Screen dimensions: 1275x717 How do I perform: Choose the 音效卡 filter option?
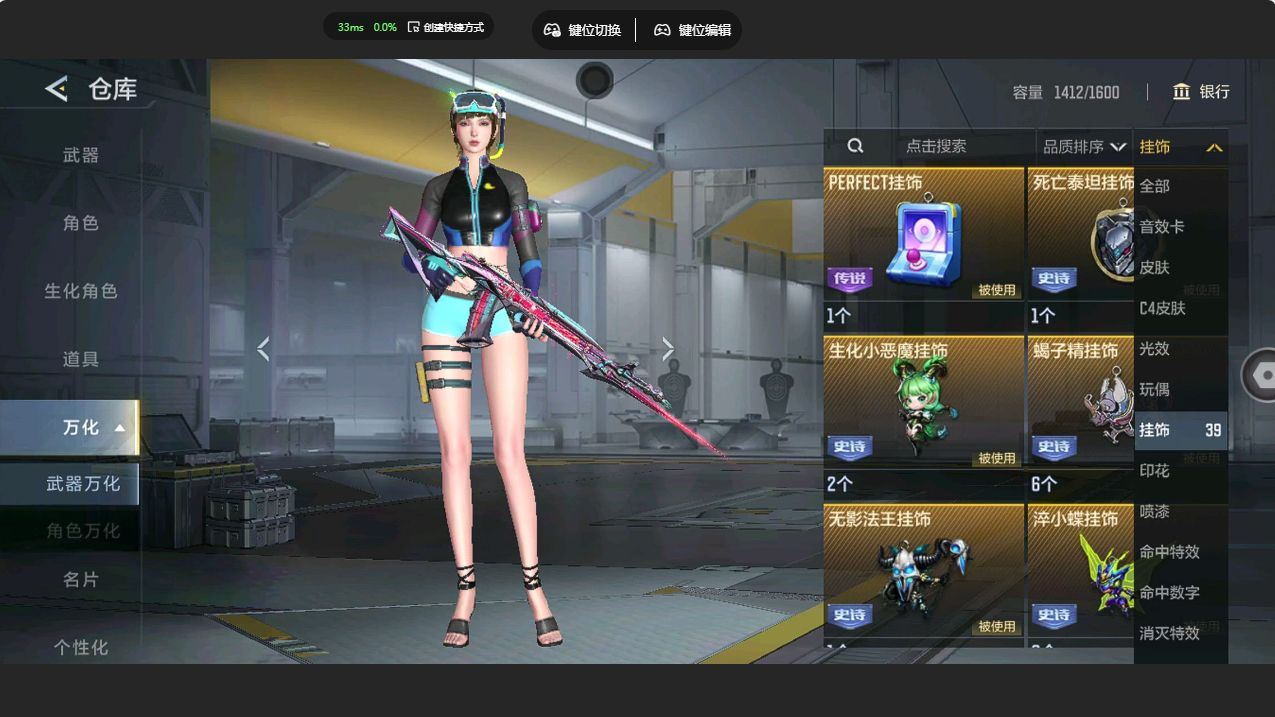1162,227
